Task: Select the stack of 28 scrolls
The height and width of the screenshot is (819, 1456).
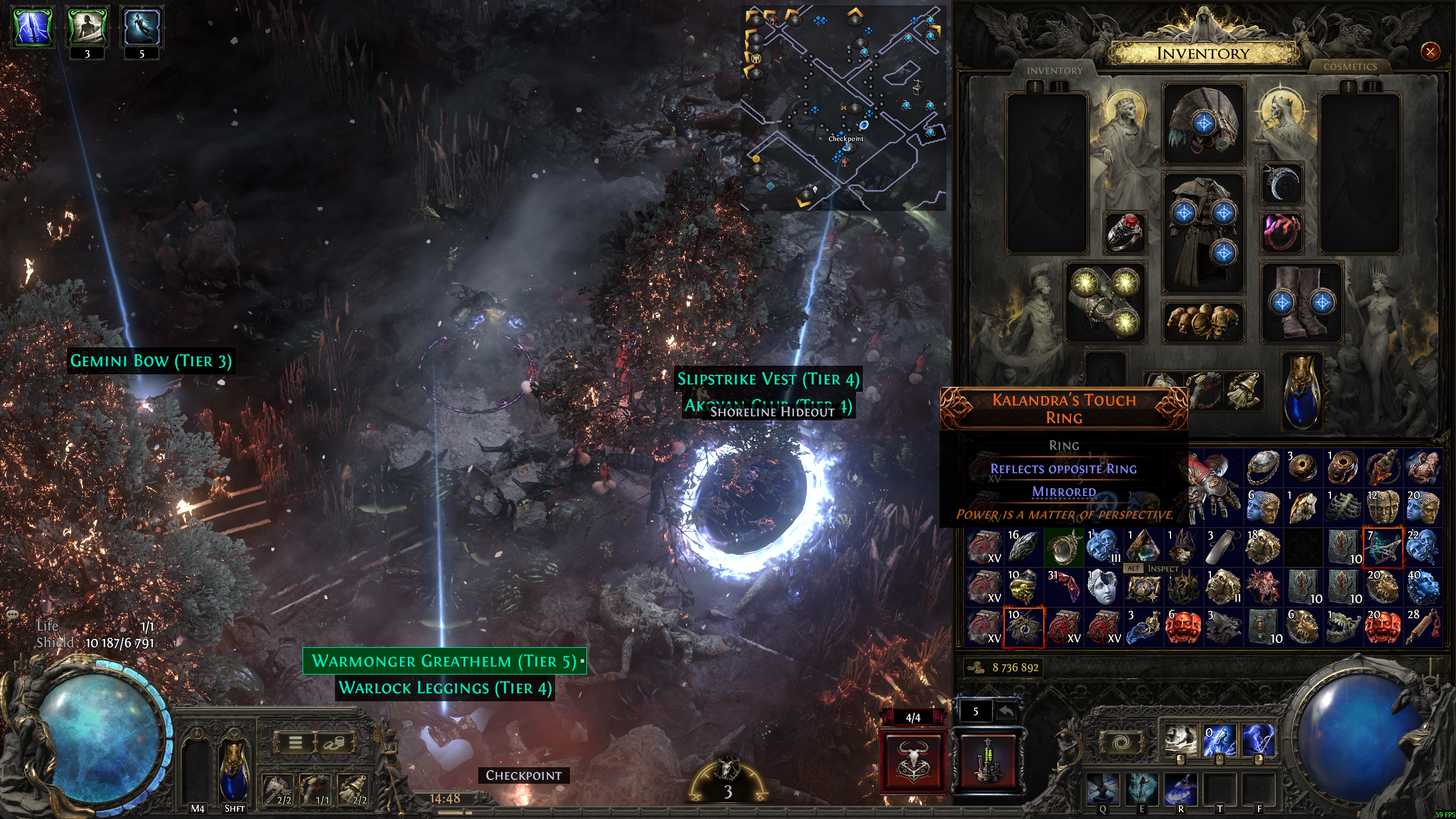Action: [1422, 627]
